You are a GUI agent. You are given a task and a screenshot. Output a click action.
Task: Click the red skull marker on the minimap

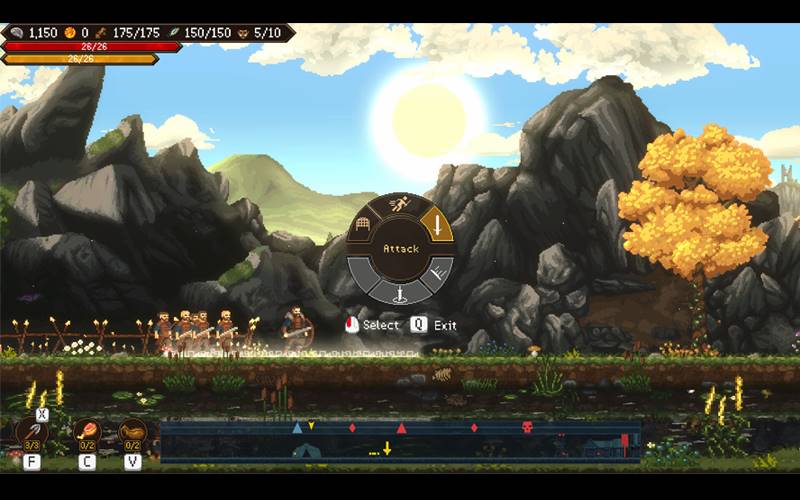527,428
